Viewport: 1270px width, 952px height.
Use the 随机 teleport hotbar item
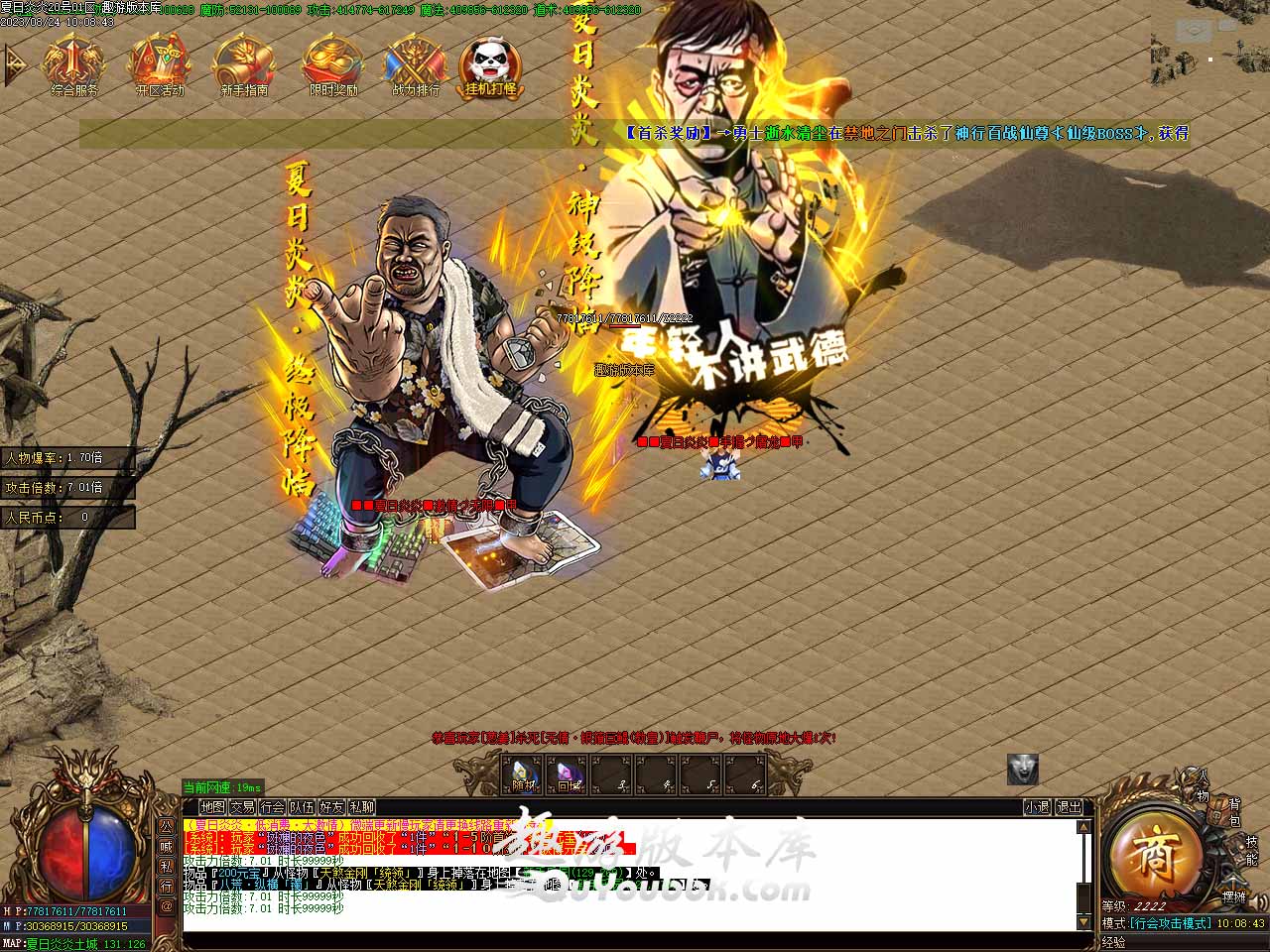coord(522,774)
